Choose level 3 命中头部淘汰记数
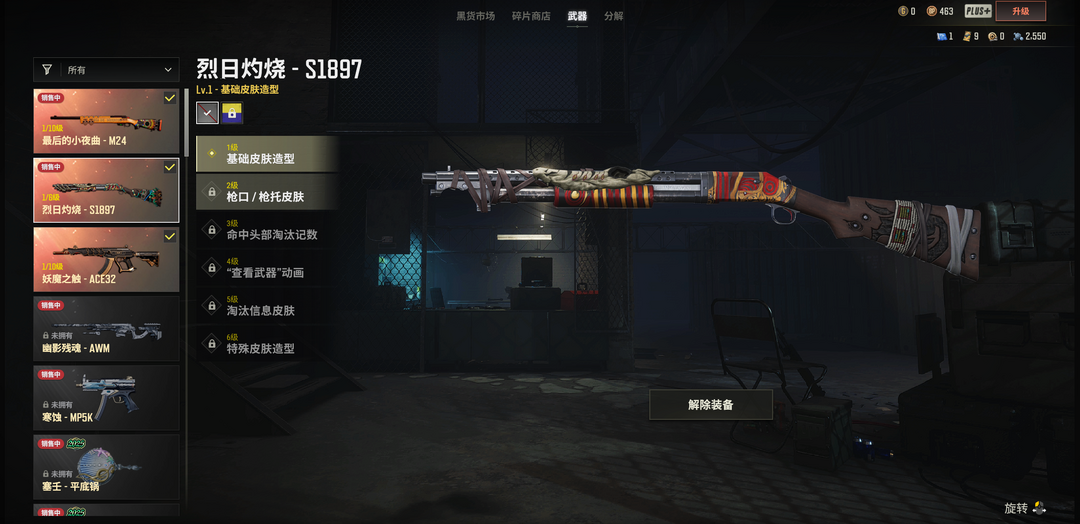This screenshot has height=524, width=1080. point(266,230)
